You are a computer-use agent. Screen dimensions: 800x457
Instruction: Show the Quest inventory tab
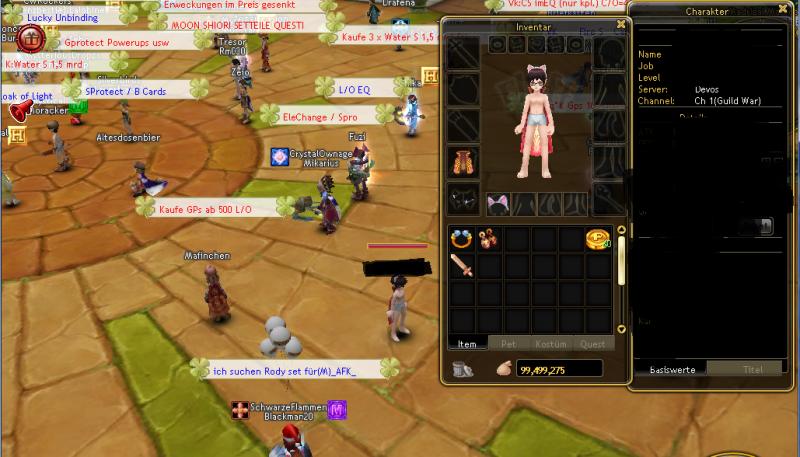click(x=592, y=343)
